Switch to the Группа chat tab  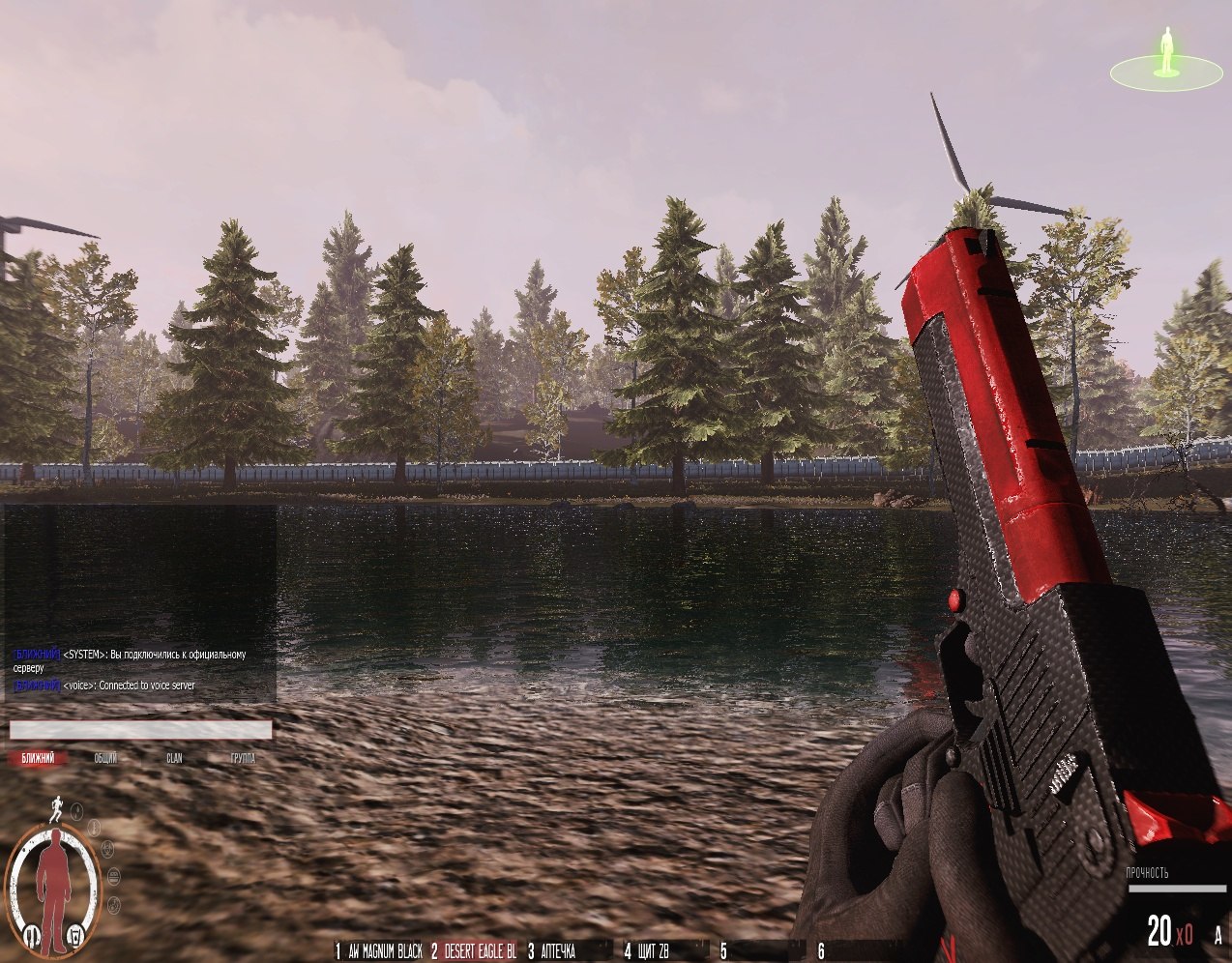click(243, 758)
